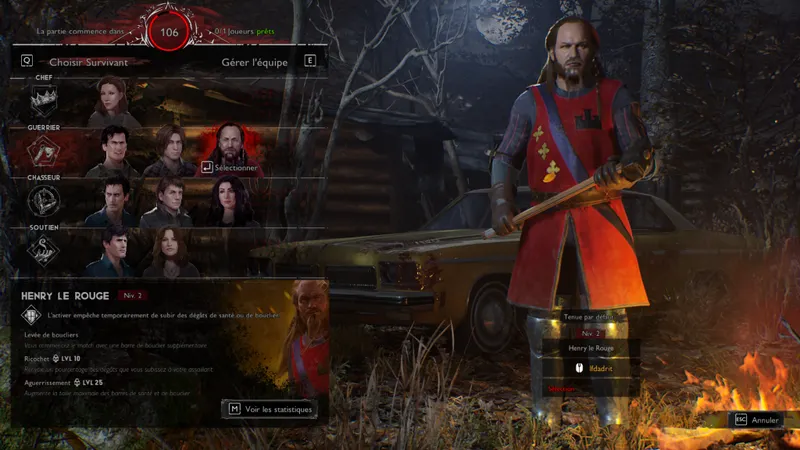This screenshot has width=800, height=450.
Task: Select Henry le Rouge's highlighted portrait
Action: [228, 148]
